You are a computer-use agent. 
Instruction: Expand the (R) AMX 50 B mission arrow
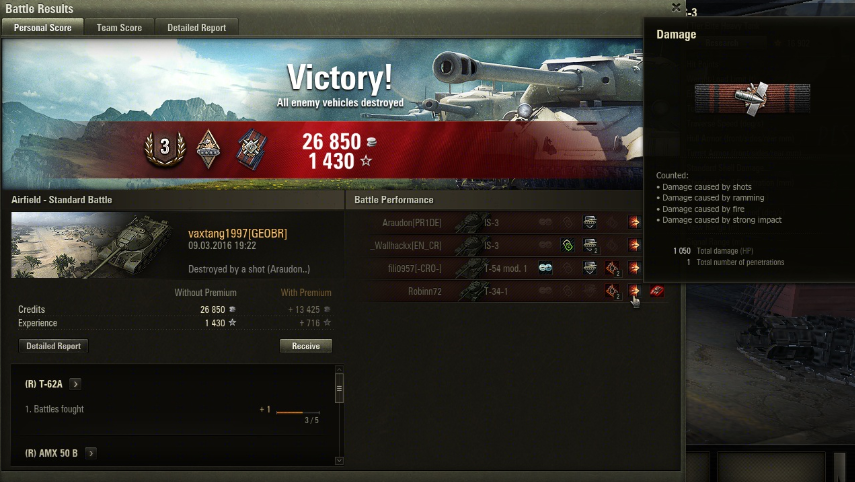coord(90,453)
